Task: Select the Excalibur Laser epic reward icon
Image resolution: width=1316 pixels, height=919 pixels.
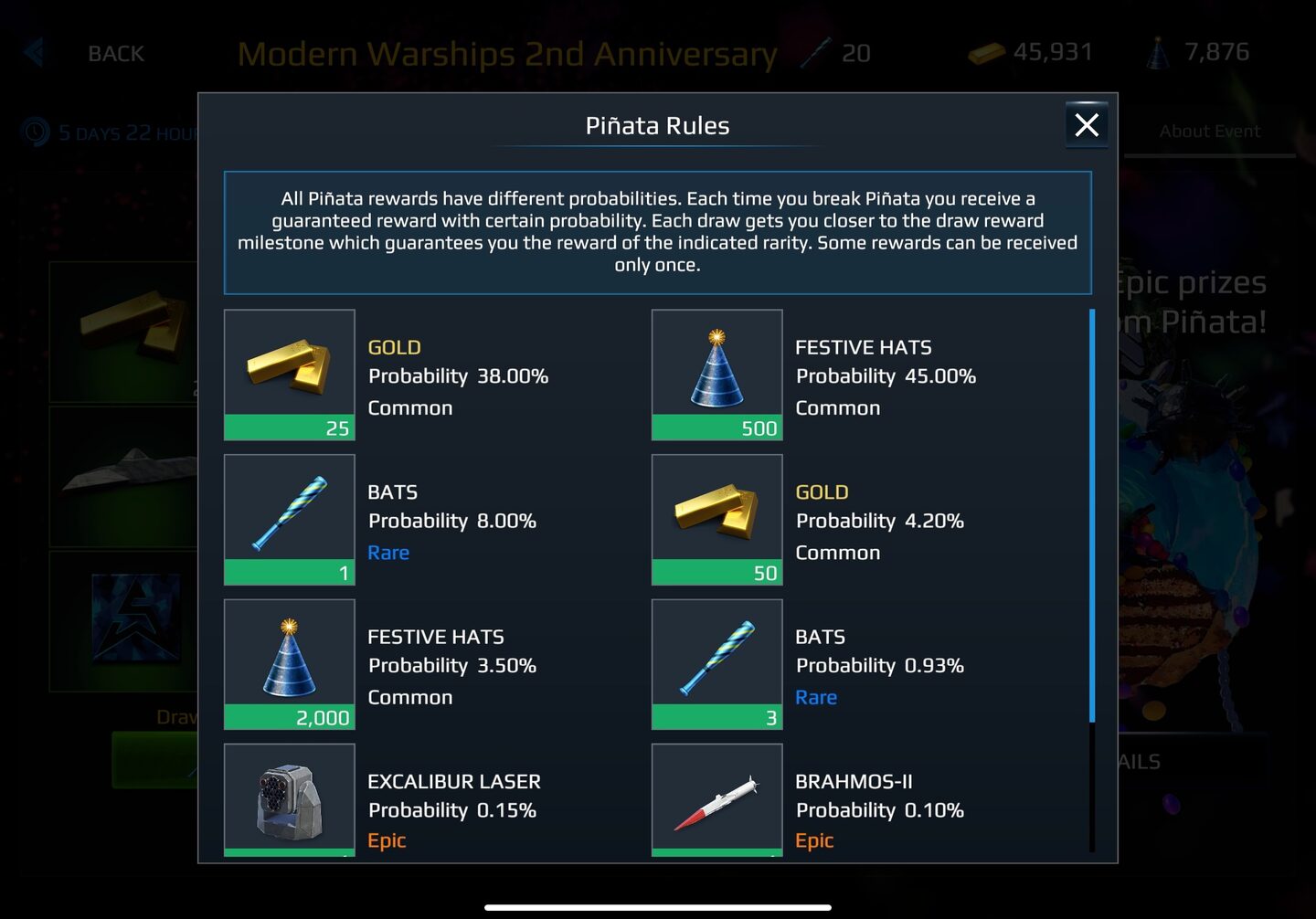Action: [x=289, y=799]
